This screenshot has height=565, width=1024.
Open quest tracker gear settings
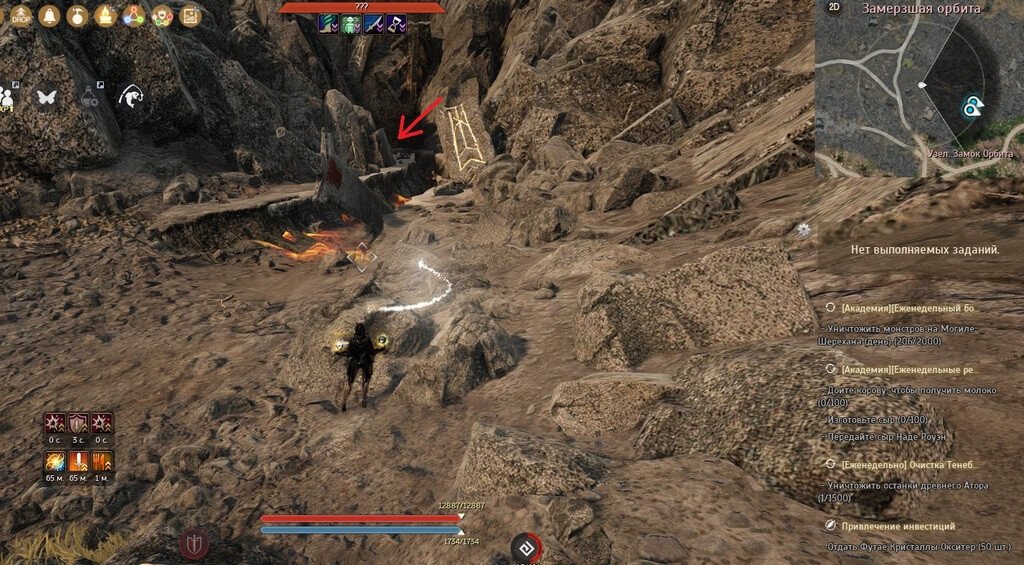pyautogui.click(x=804, y=229)
